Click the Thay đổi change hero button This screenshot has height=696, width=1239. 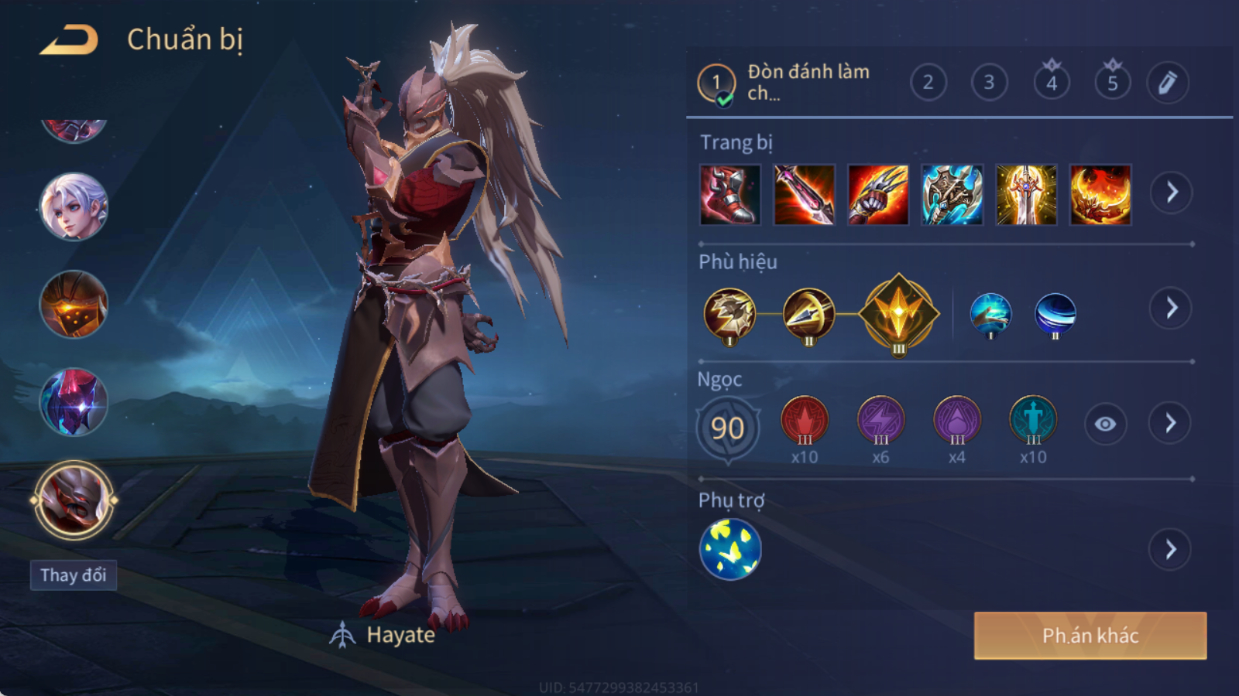(x=73, y=575)
